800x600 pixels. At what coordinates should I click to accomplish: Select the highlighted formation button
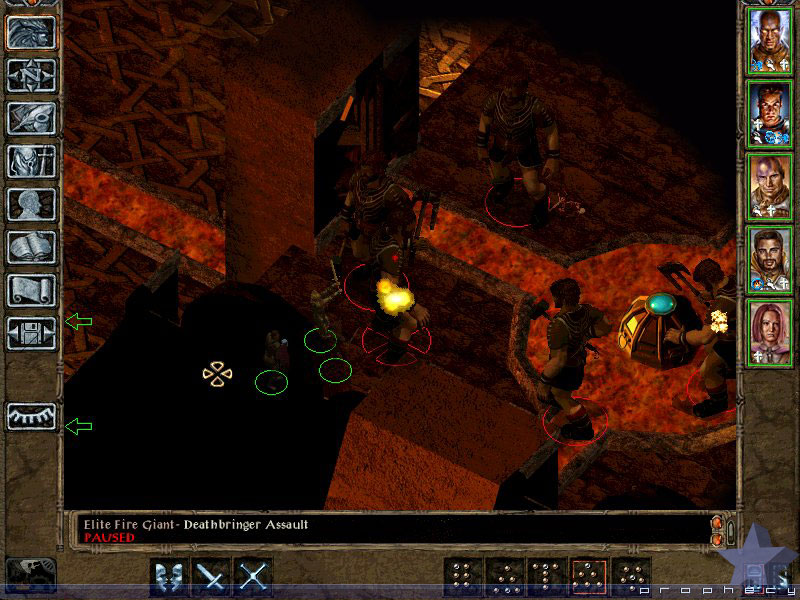click(590, 578)
